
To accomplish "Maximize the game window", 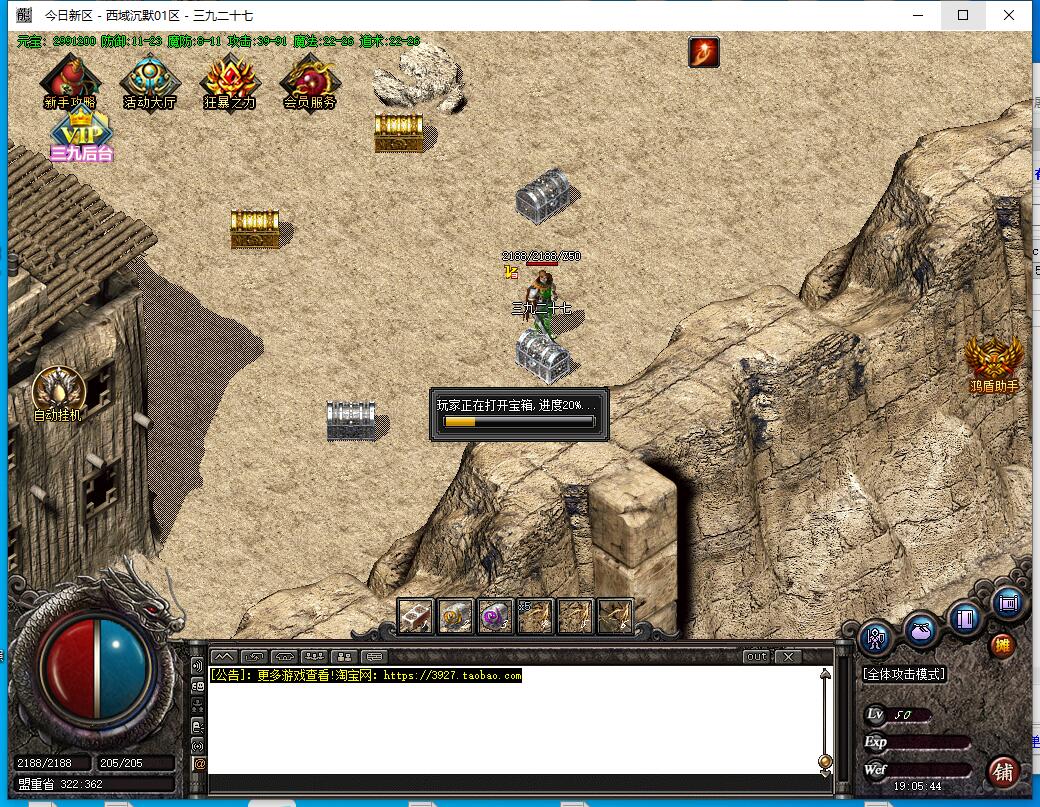I will (963, 15).
